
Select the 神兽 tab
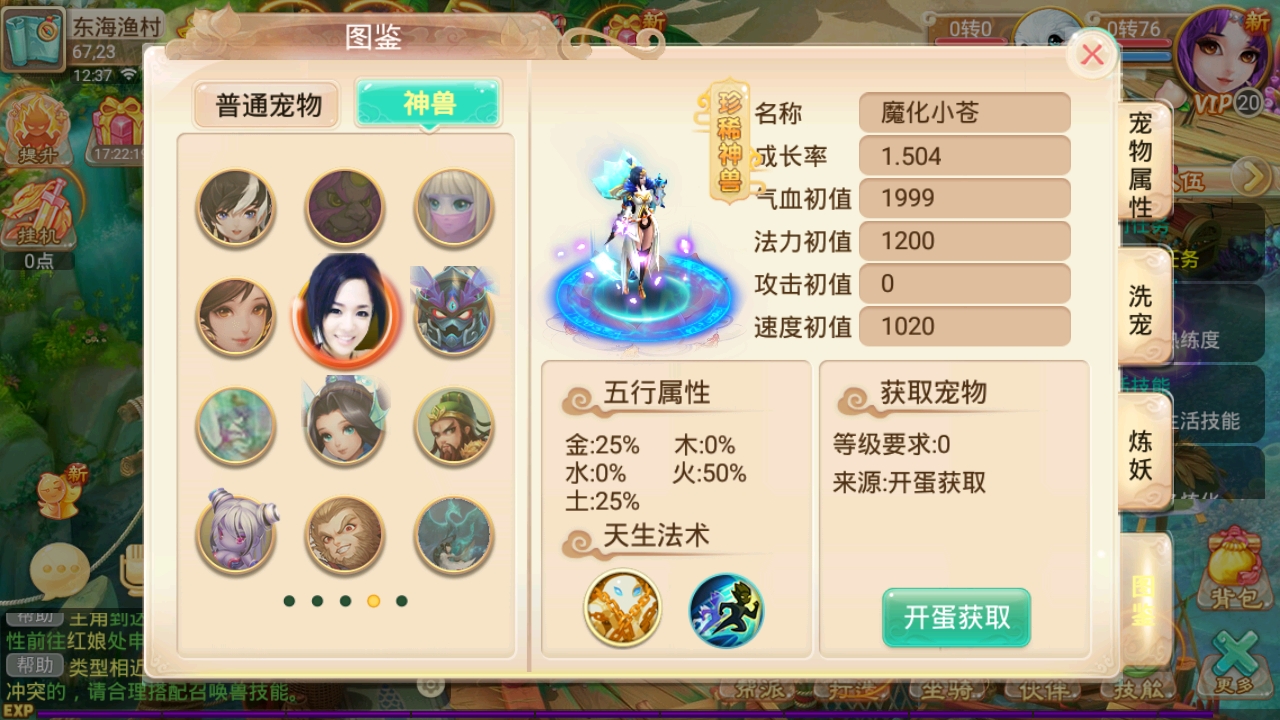[428, 104]
